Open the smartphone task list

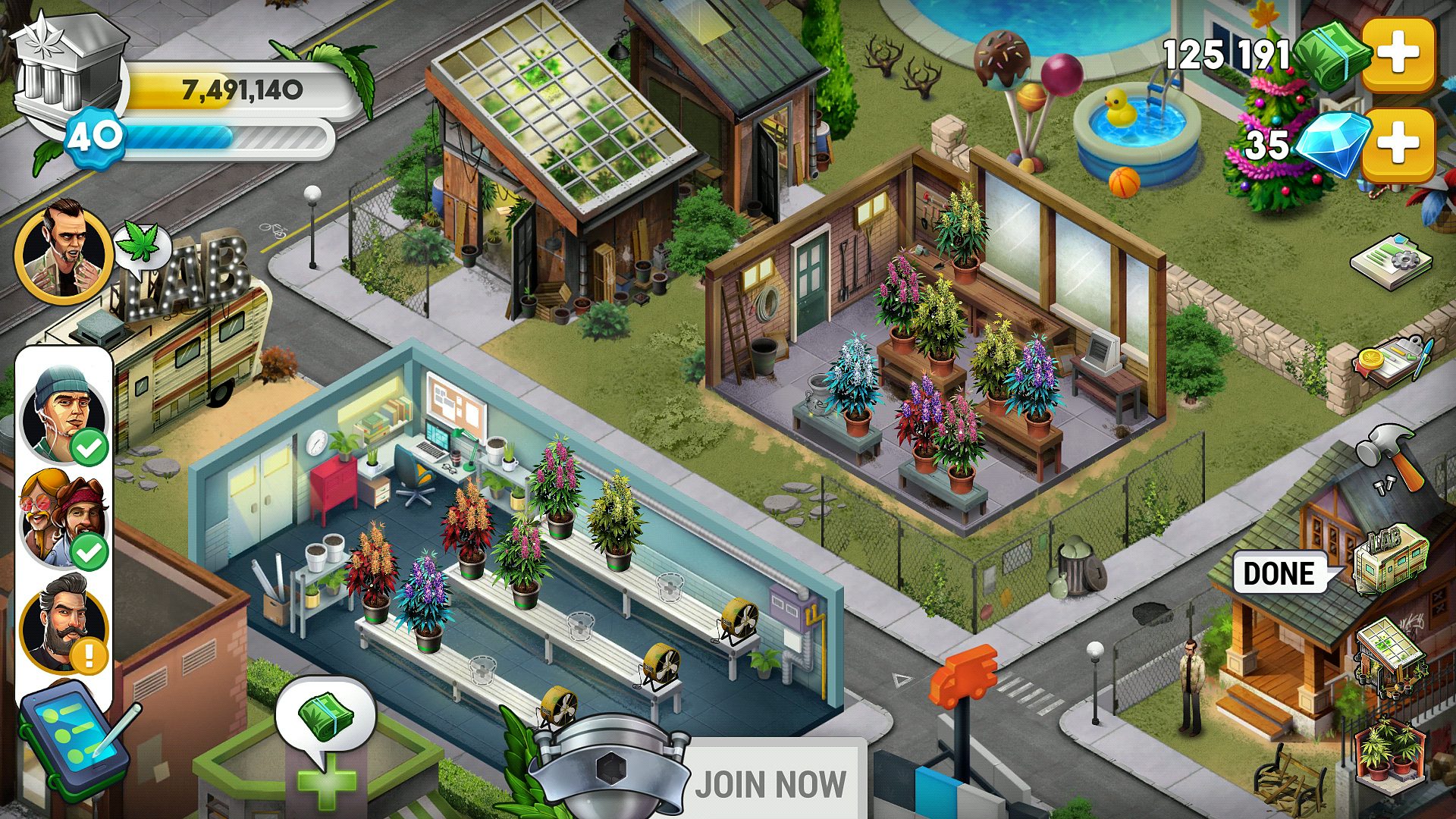[x=72, y=739]
